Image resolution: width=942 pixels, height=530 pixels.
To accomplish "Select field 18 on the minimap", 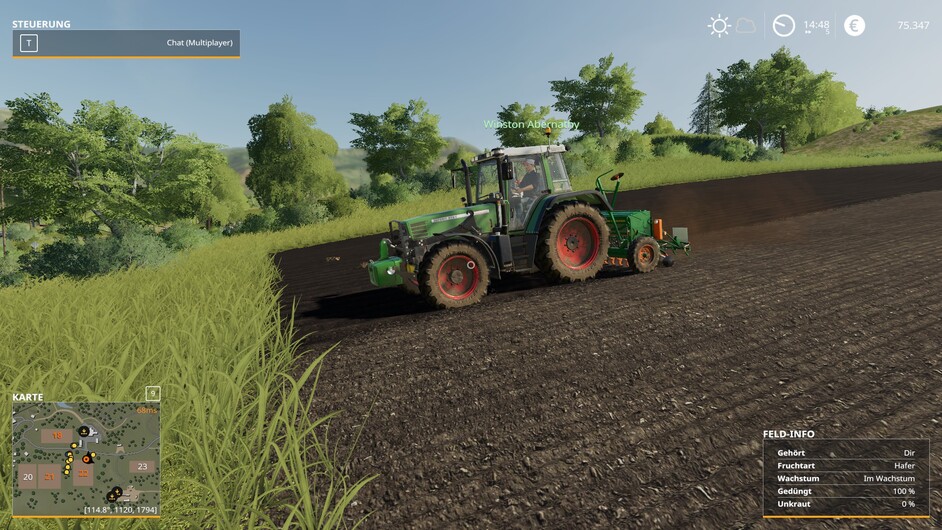I will click(x=57, y=436).
